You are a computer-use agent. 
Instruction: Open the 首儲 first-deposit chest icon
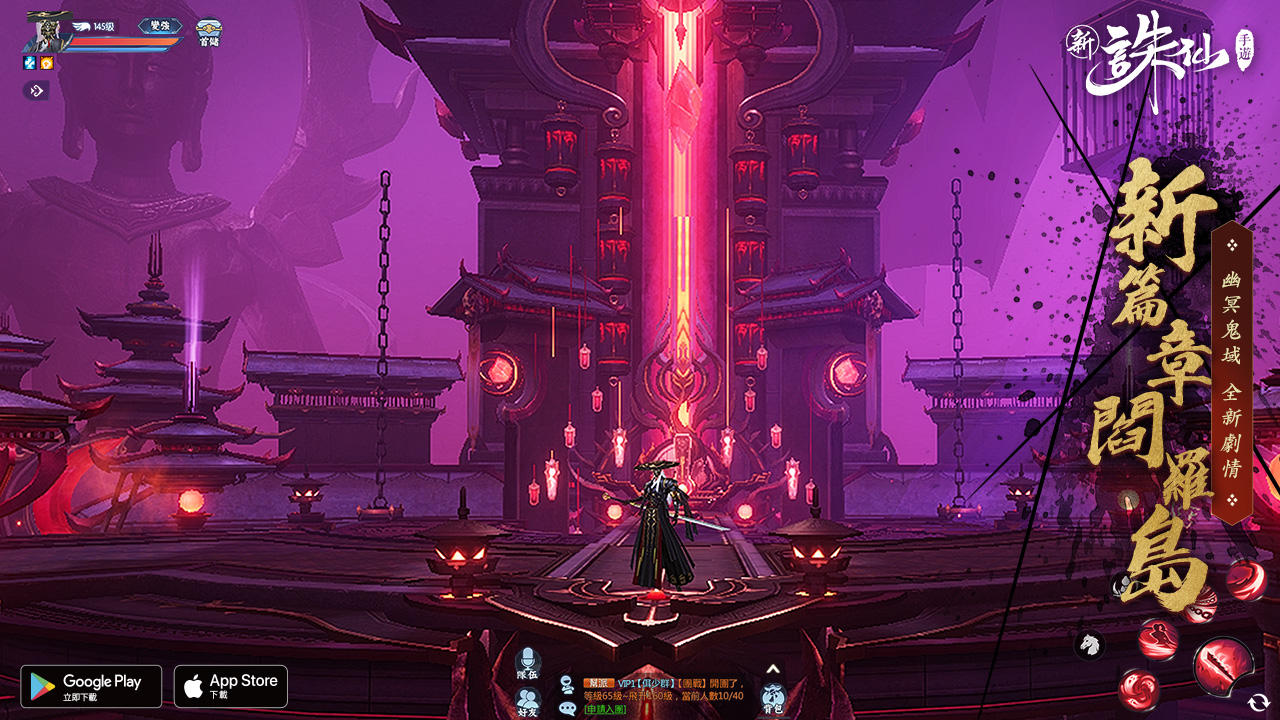point(208,33)
